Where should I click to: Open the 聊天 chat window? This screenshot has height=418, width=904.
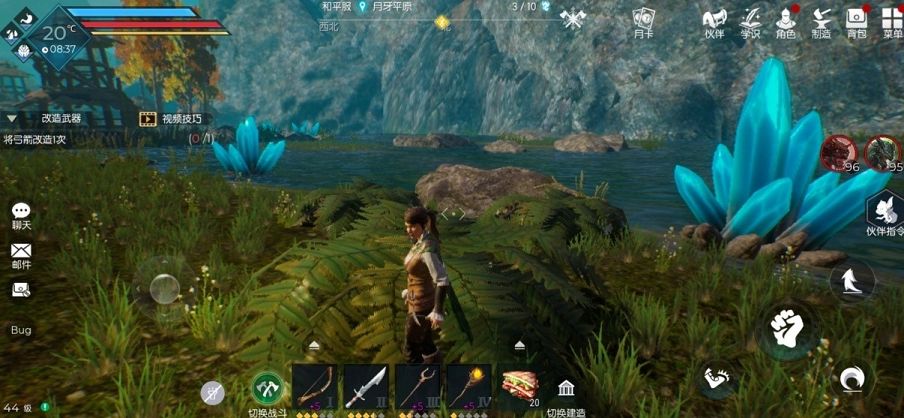(x=21, y=215)
